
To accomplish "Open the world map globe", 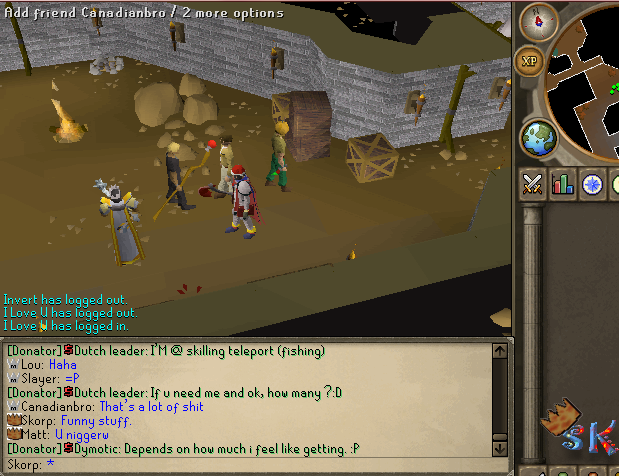I will [539, 138].
